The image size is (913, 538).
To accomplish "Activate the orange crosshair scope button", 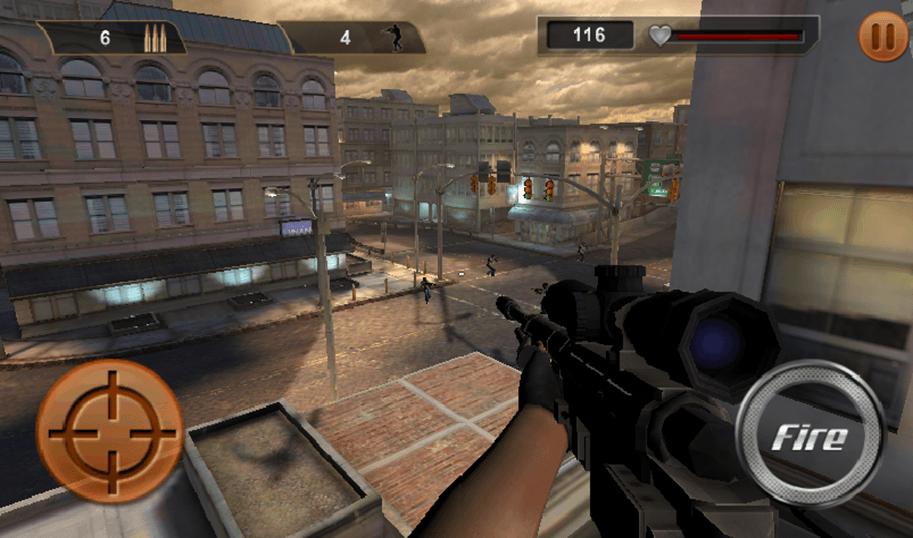I will pyautogui.click(x=110, y=431).
